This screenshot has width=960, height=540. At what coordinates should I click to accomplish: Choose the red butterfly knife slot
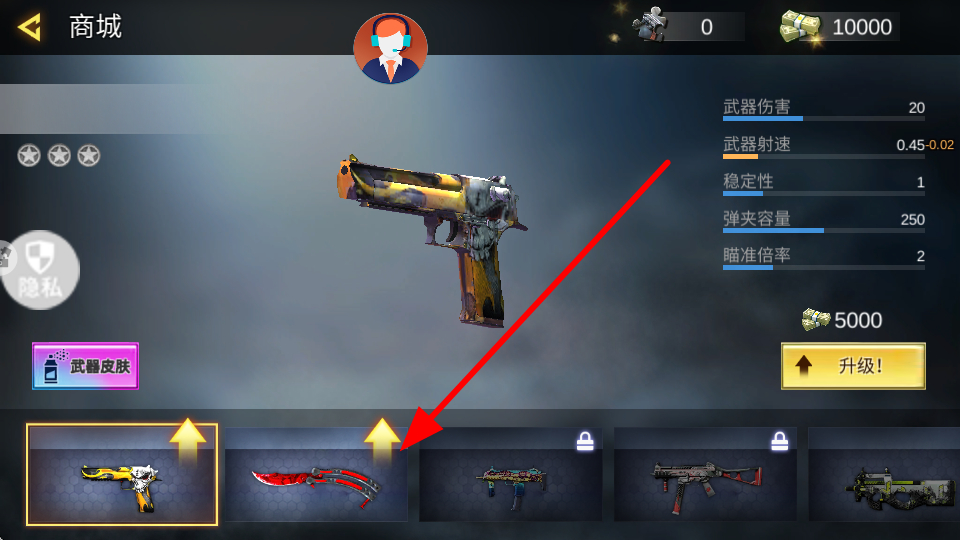click(x=315, y=475)
